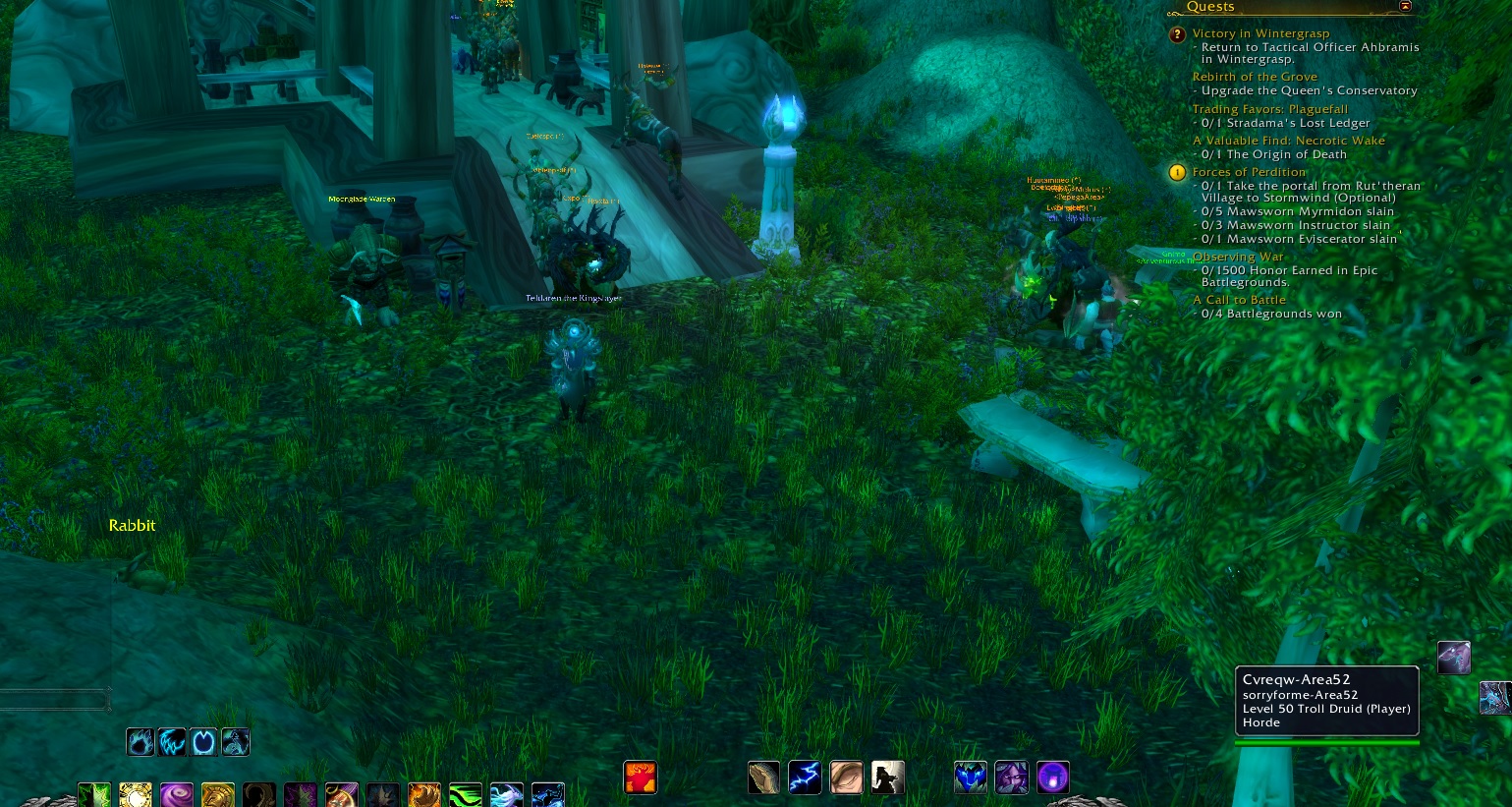Open the purple Dreamwalk portal icon
Screen dimensions: 1512x807
tap(1053, 777)
